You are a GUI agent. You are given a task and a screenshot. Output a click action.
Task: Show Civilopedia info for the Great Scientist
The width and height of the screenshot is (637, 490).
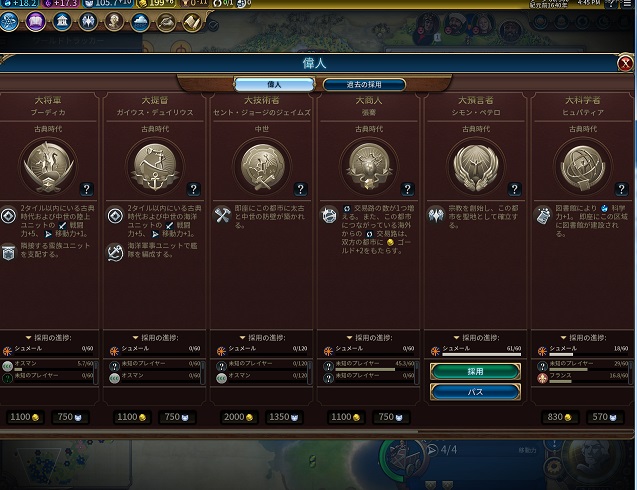point(621,188)
